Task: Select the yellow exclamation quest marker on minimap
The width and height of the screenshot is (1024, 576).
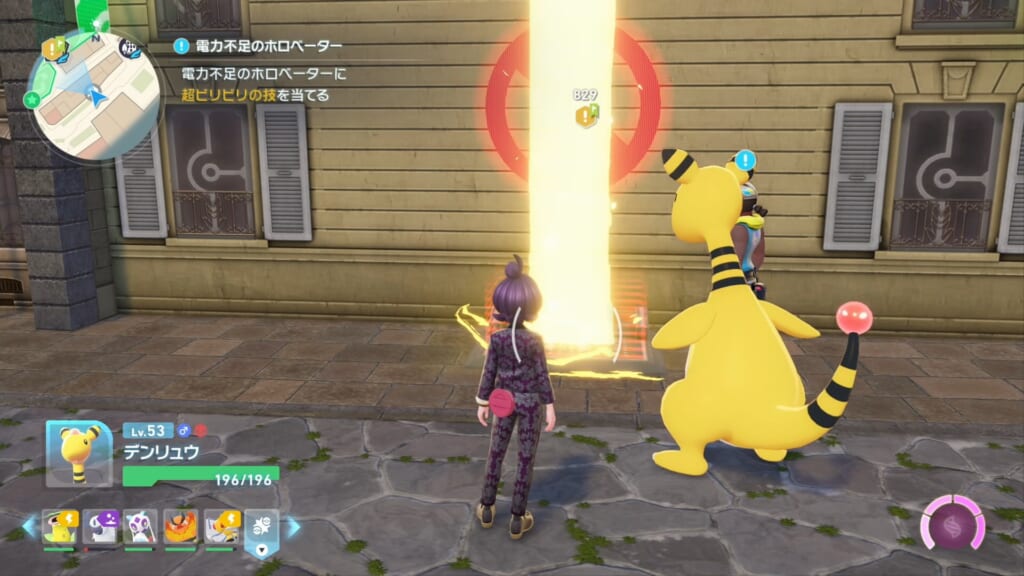Action: coord(53,48)
